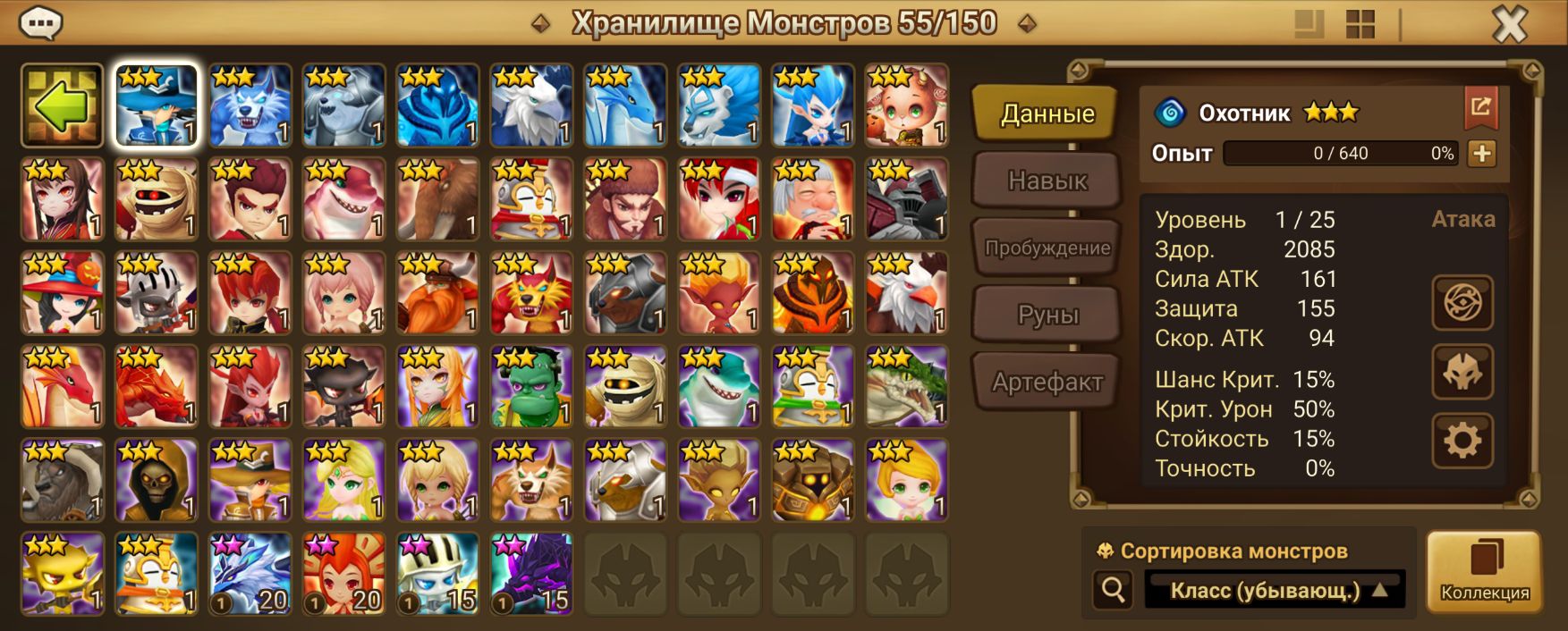The height and width of the screenshot is (631, 1568).
Task: Select the witch with pumpkin hat
Action: (x=63, y=292)
